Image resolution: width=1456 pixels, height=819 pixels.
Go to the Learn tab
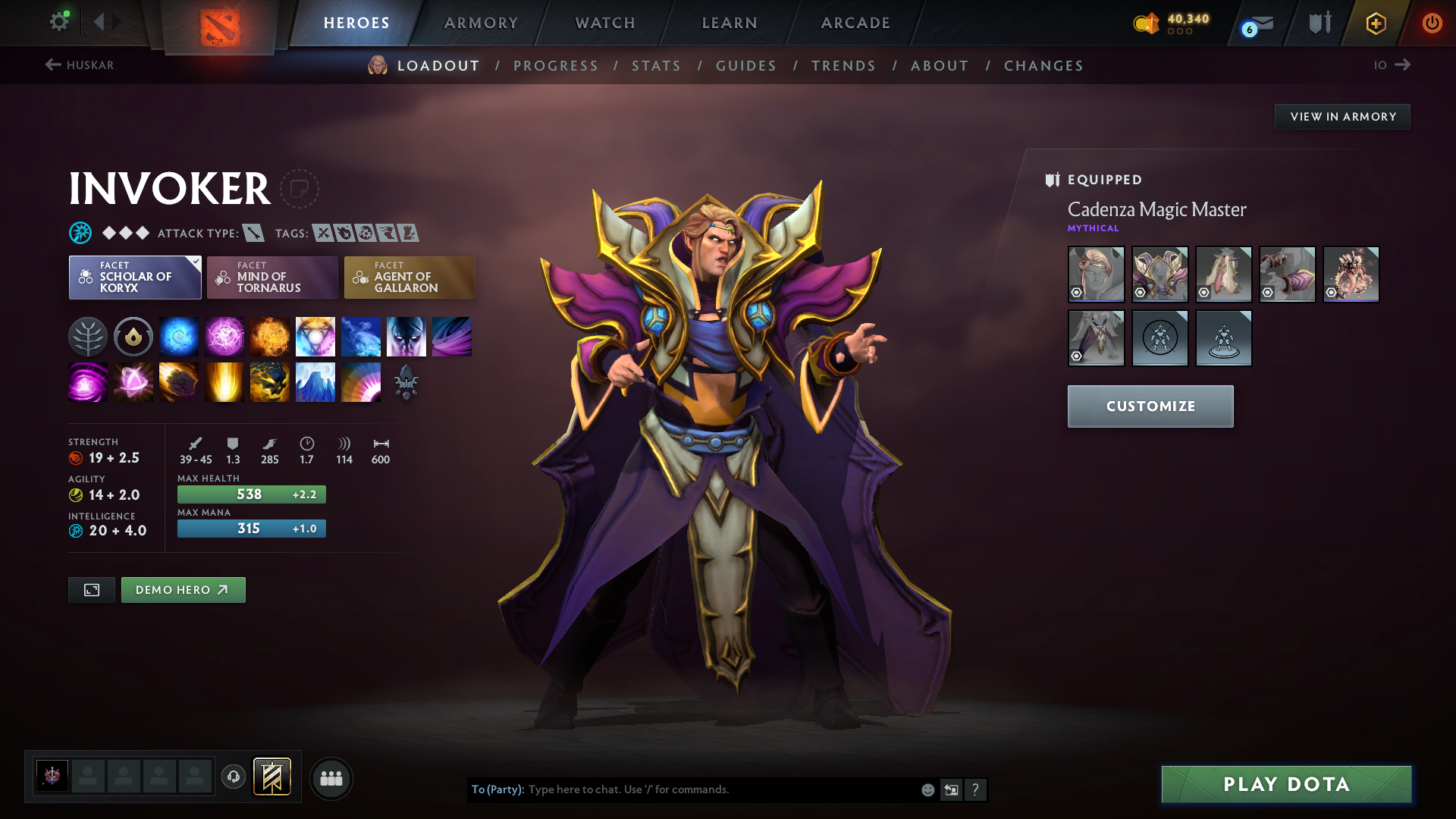click(730, 23)
